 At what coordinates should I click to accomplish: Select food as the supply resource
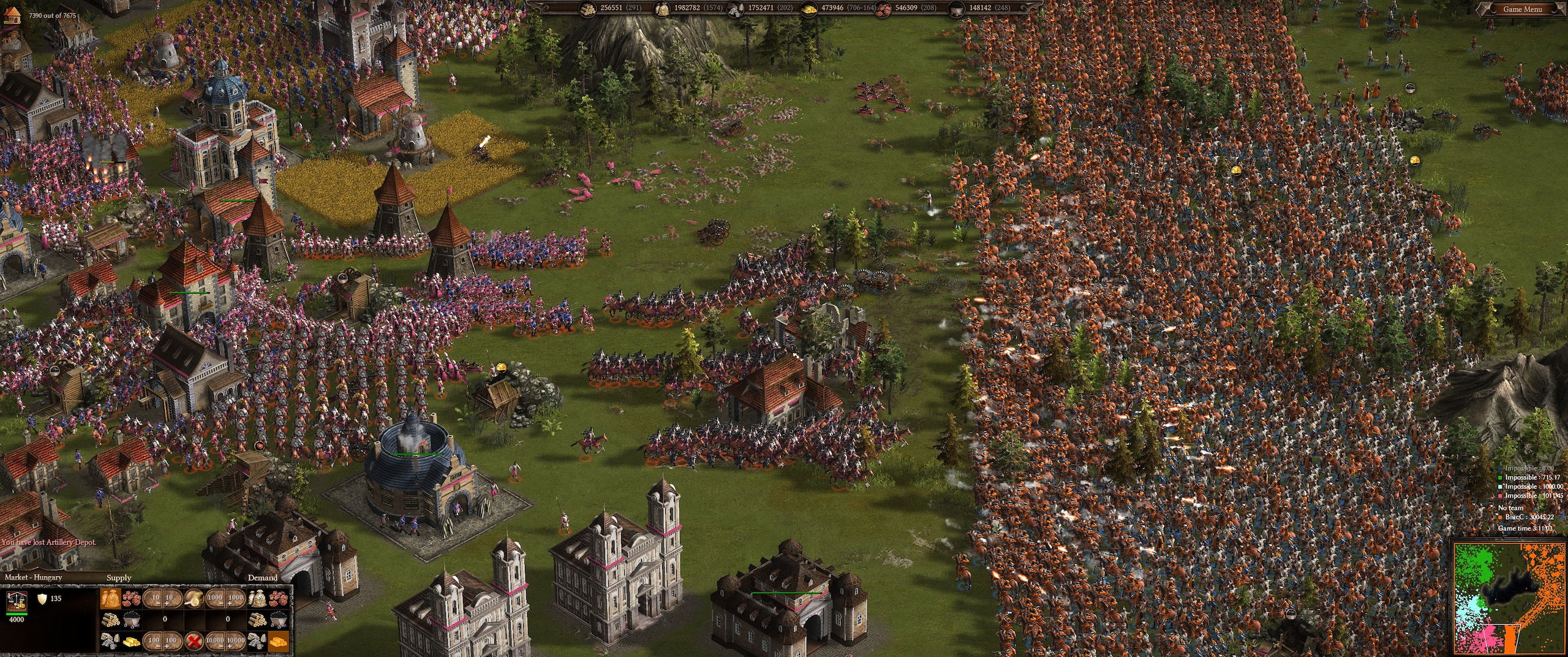click(111, 598)
